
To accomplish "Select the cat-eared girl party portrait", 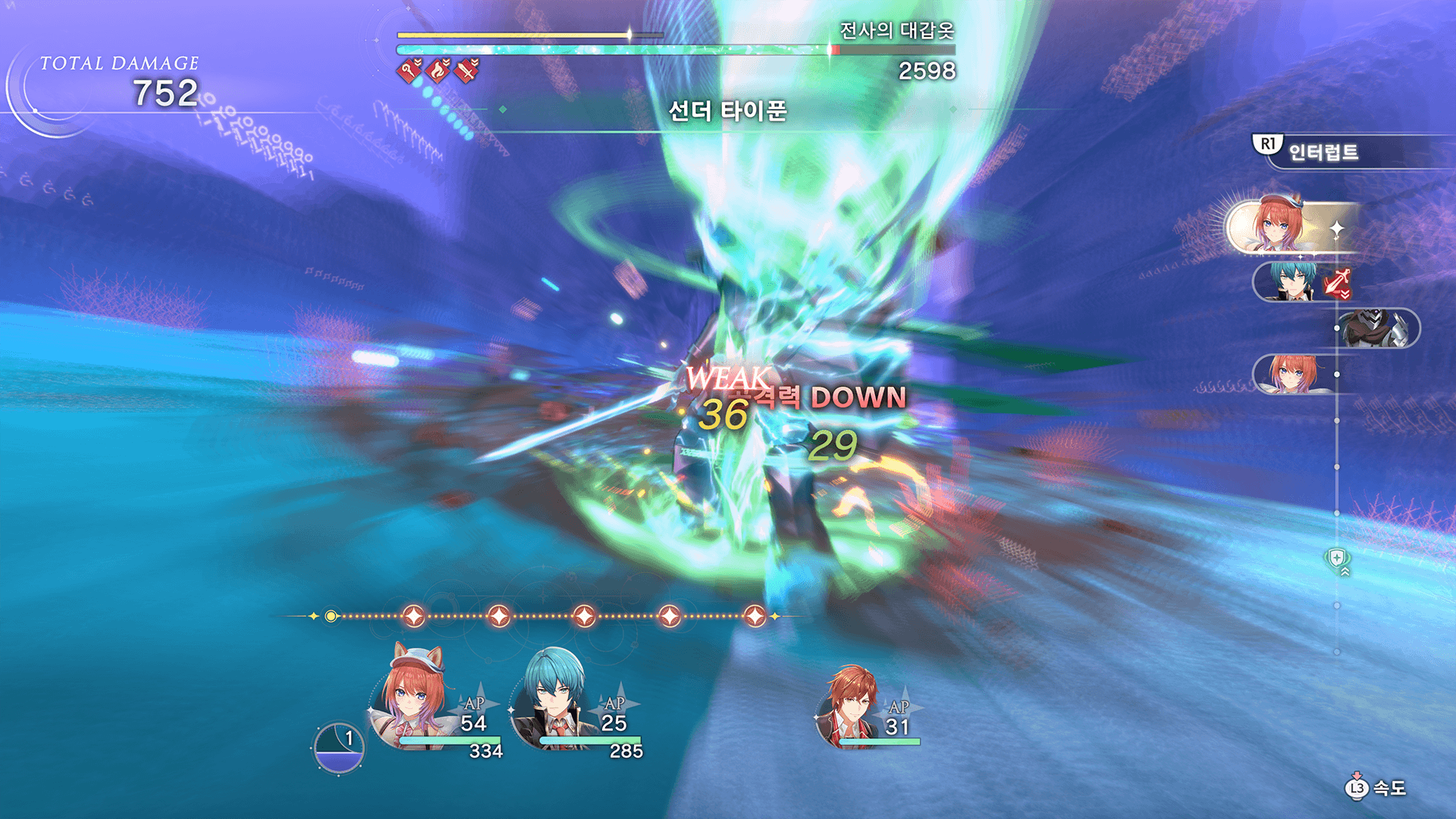I will [x=413, y=699].
